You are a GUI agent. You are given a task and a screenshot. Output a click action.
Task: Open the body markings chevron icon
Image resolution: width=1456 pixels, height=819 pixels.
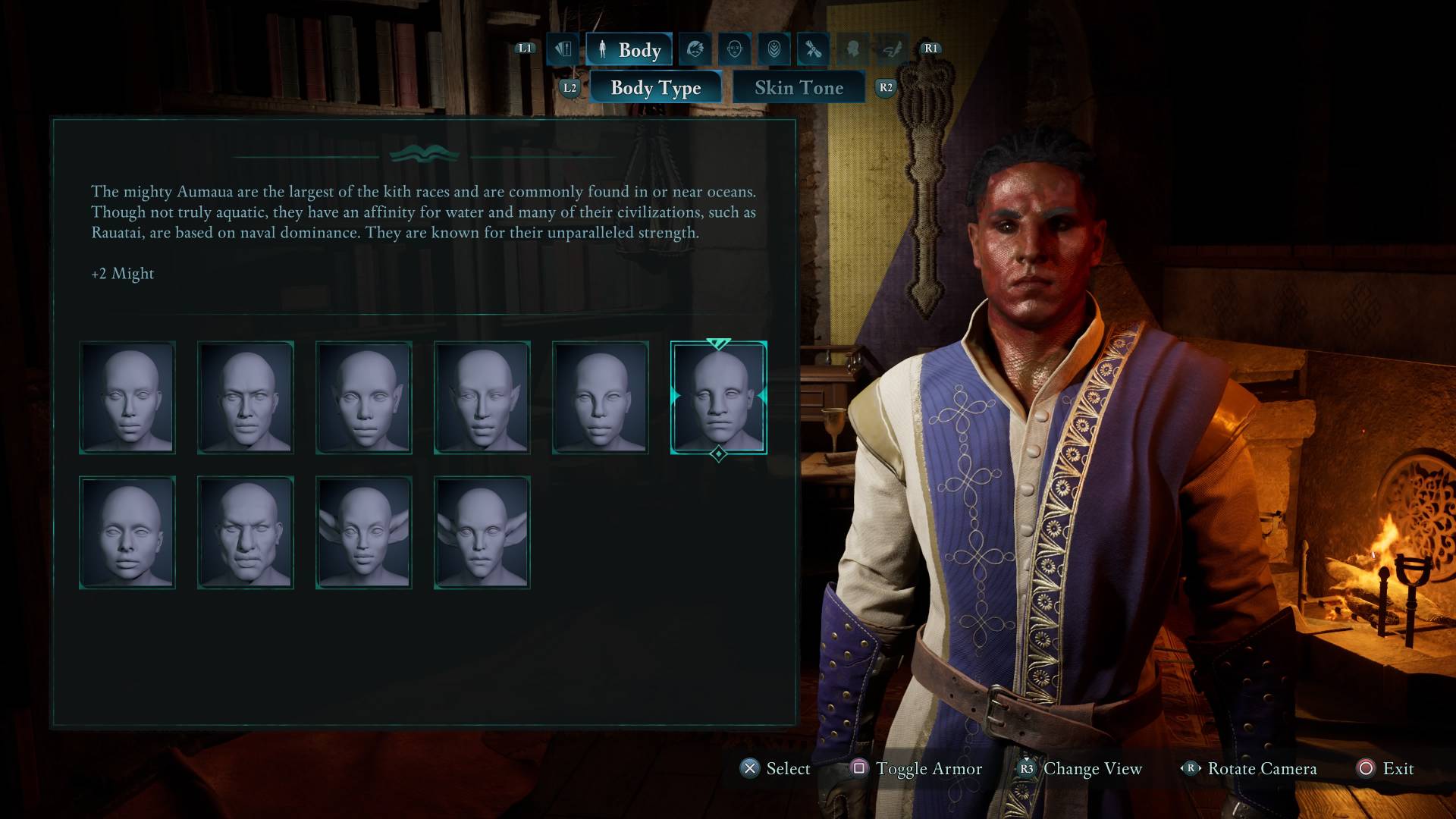773,49
